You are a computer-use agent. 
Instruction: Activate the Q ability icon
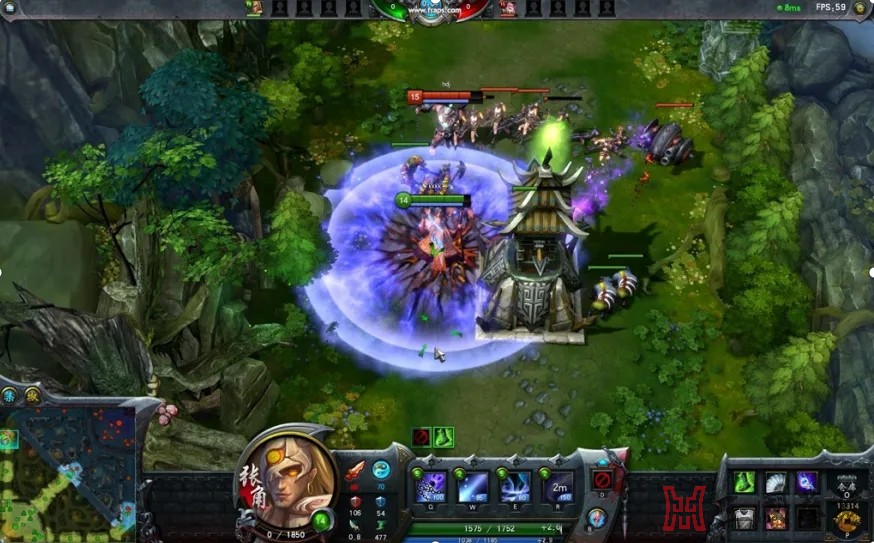pos(430,487)
